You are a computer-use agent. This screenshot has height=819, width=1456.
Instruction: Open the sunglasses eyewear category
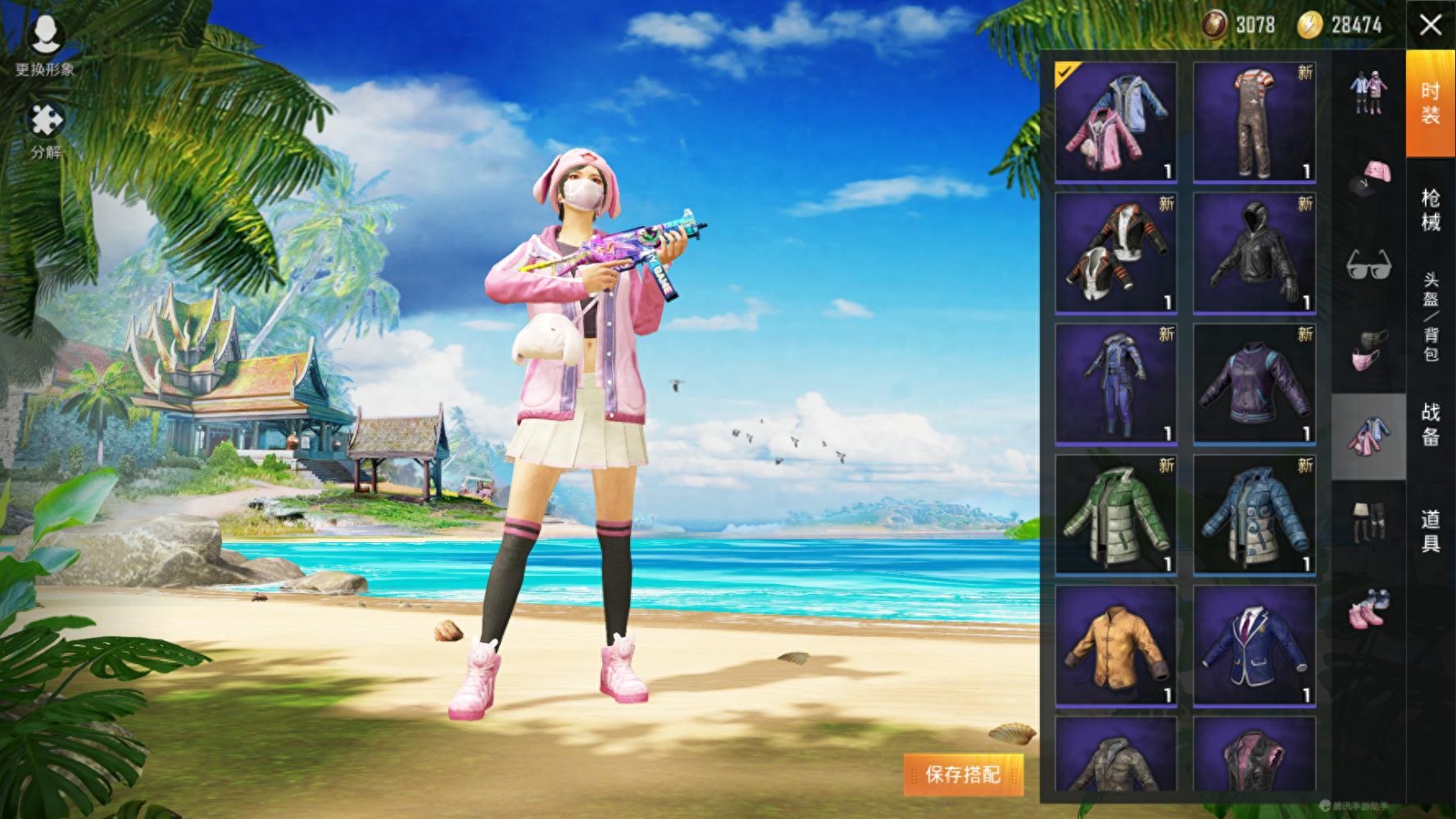(1368, 264)
